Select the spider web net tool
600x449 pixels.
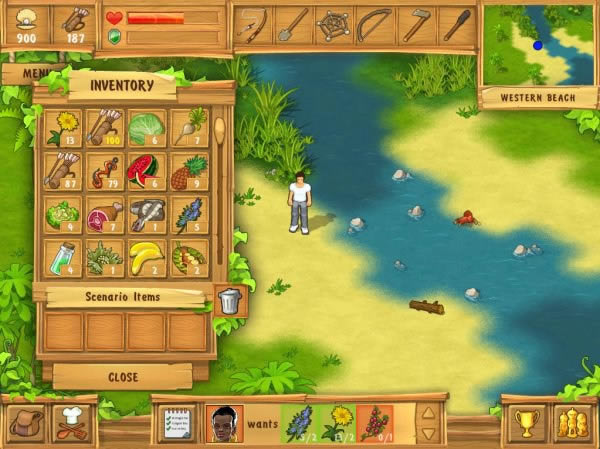[x=334, y=24]
